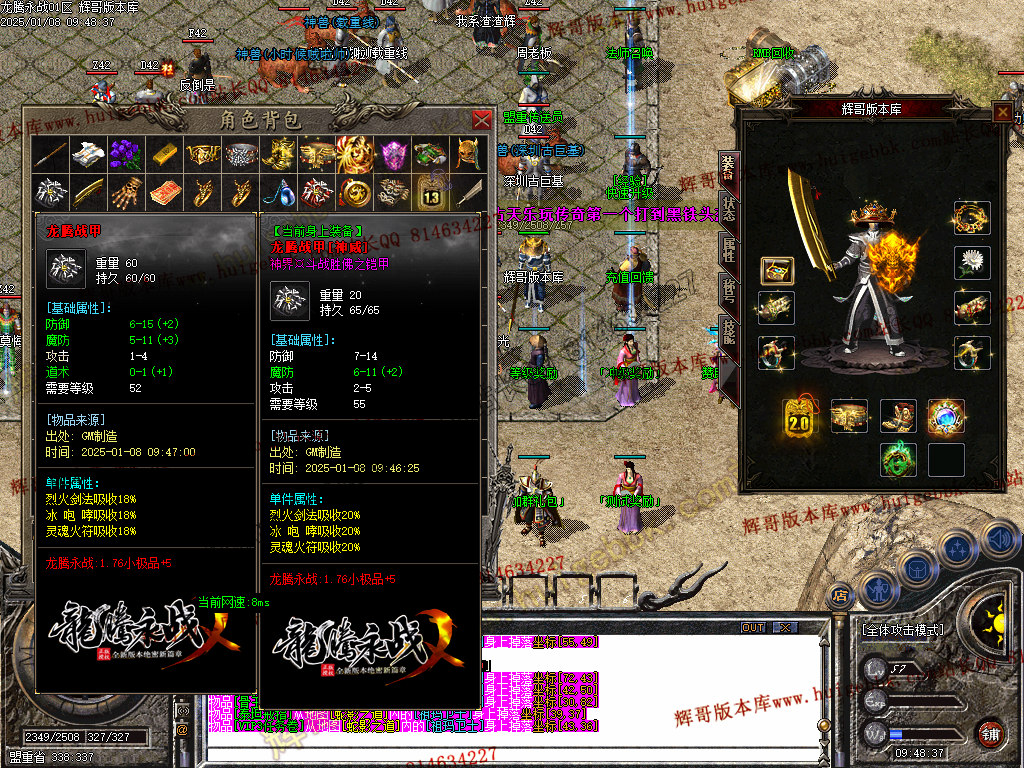The height and width of the screenshot is (768, 1024).
Task: Click the OUT button above the chat
Action: pyautogui.click(x=753, y=627)
